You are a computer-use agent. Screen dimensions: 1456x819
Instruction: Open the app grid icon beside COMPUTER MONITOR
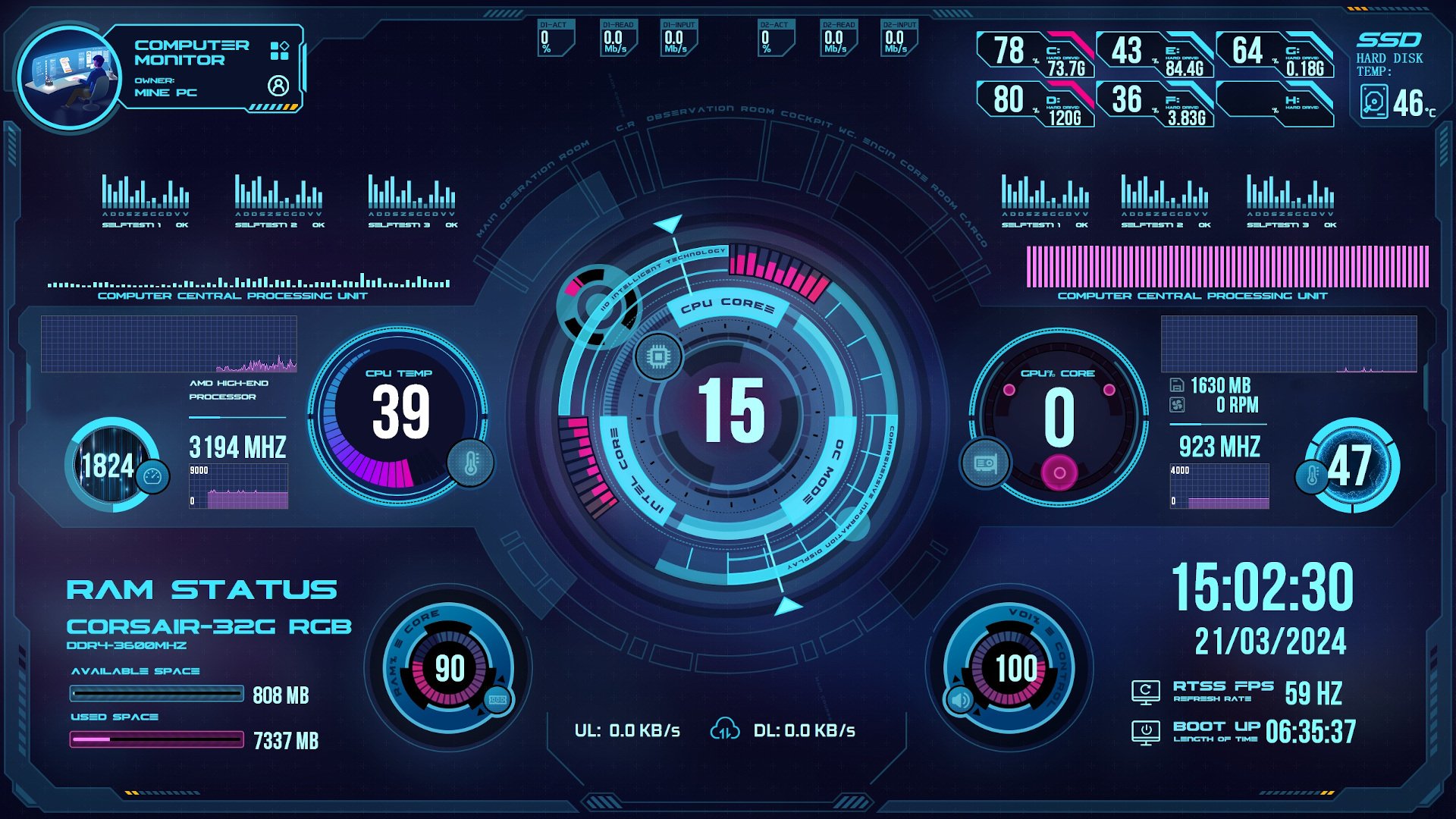pyautogui.click(x=279, y=52)
